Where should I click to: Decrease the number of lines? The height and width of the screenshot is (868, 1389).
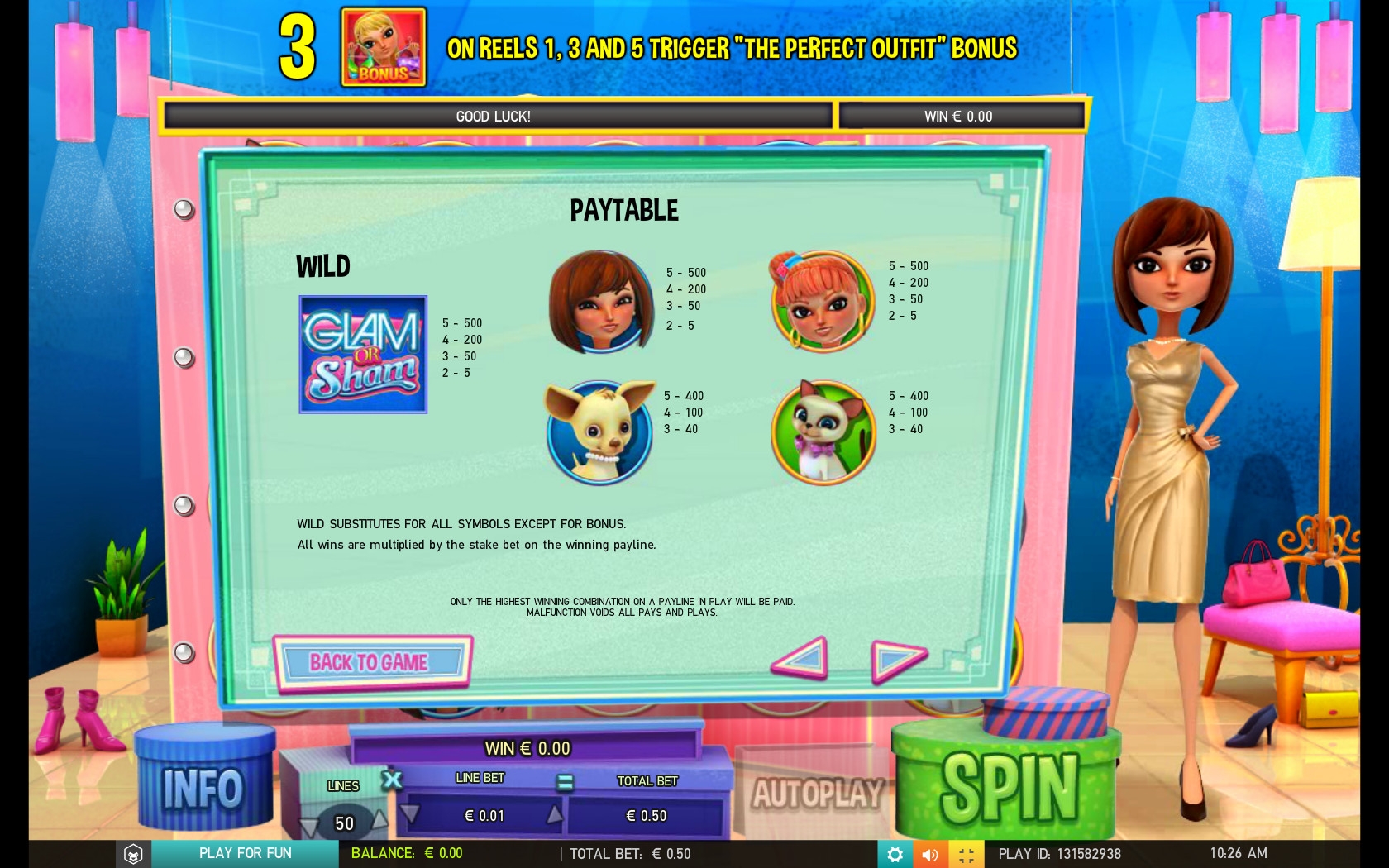(x=310, y=824)
